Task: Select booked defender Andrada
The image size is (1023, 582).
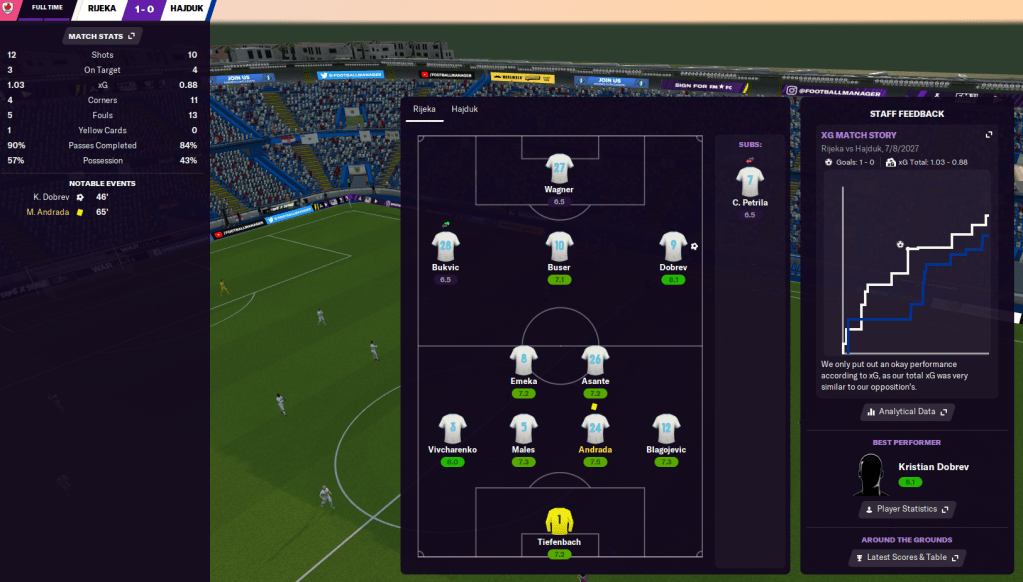Action: [595, 428]
